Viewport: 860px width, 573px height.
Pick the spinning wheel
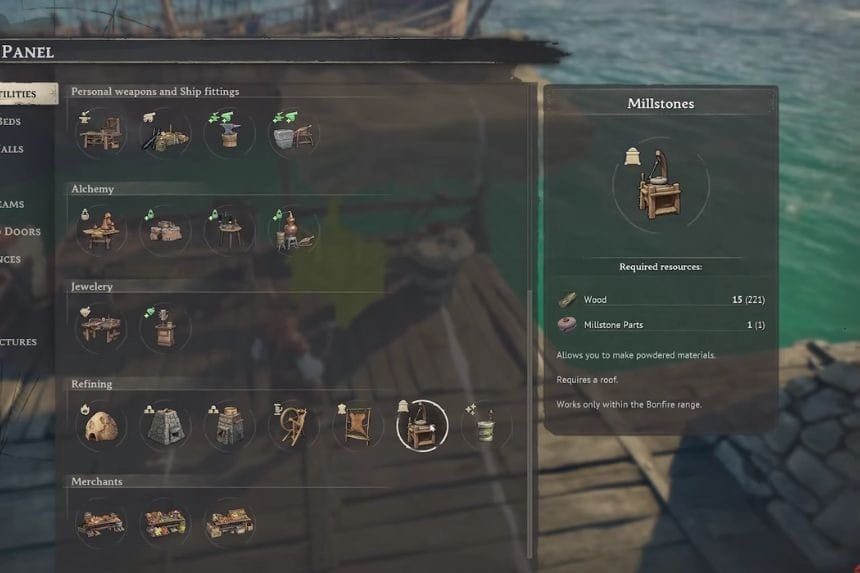click(x=293, y=425)
